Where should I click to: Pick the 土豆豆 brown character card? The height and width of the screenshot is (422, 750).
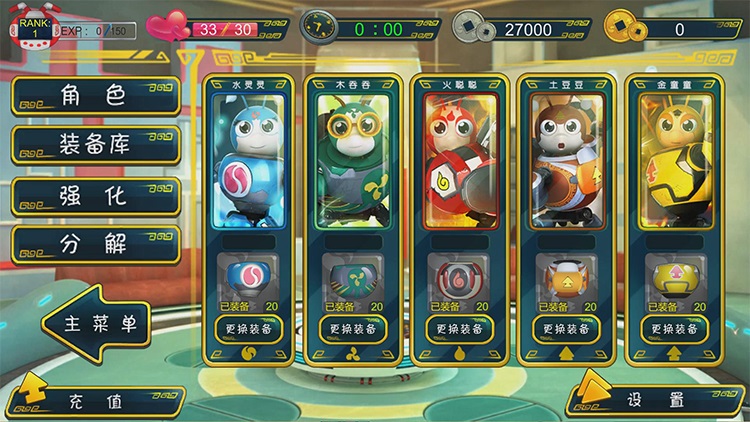click(x=562, y=162)
